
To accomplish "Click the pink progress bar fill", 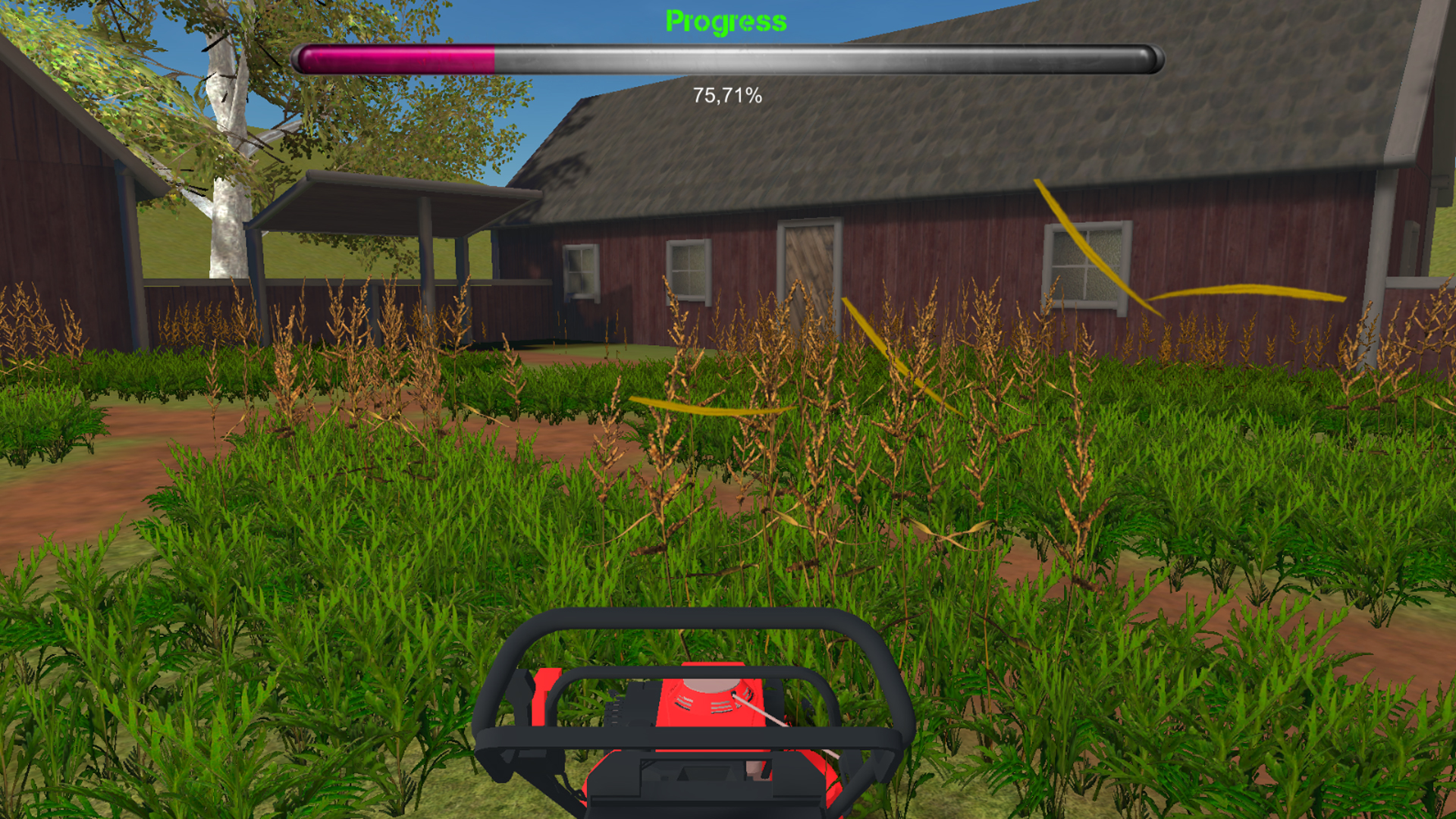I will tap(394, 57).
